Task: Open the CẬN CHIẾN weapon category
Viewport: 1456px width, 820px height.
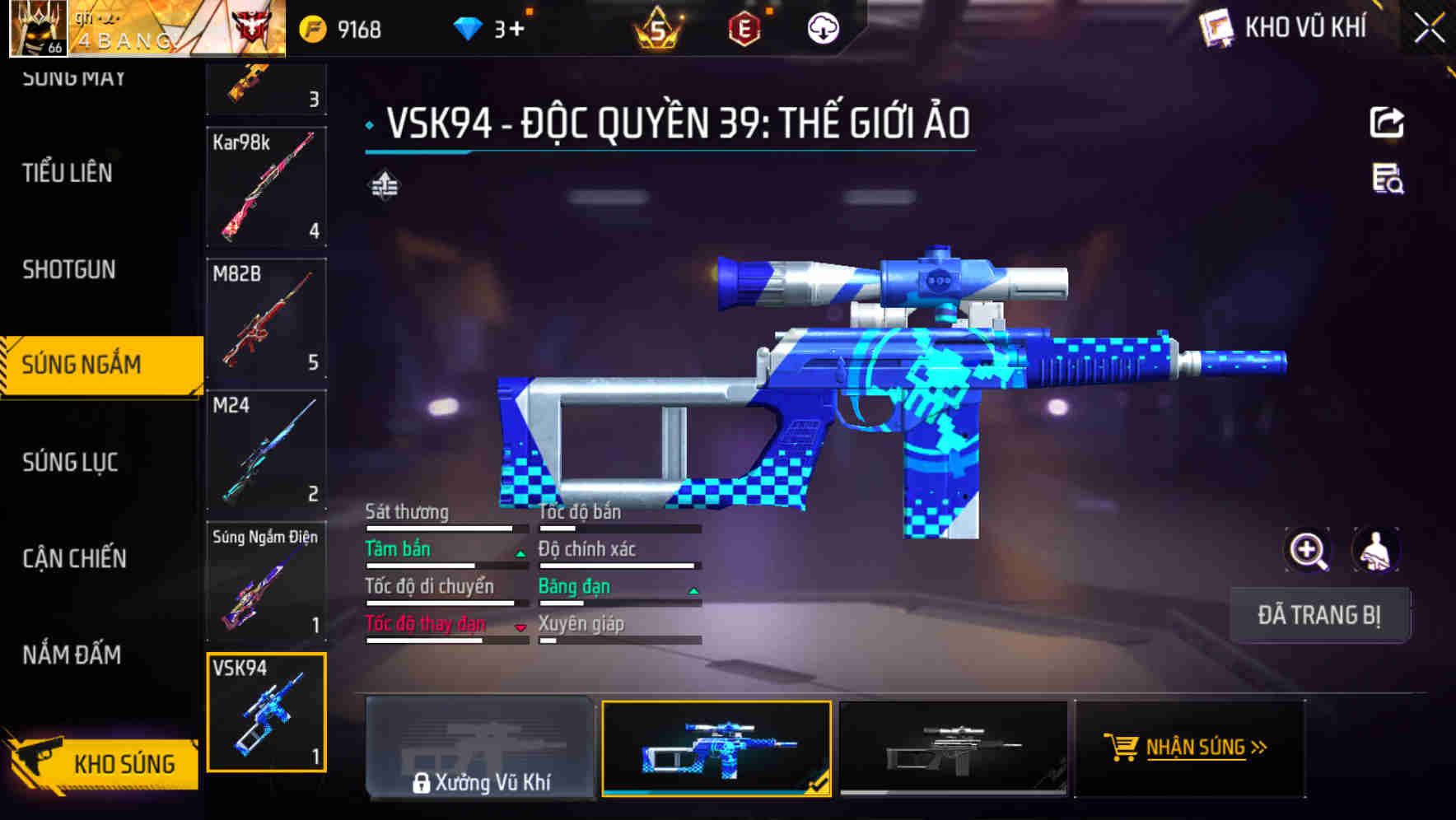Action: pos(72,558)
